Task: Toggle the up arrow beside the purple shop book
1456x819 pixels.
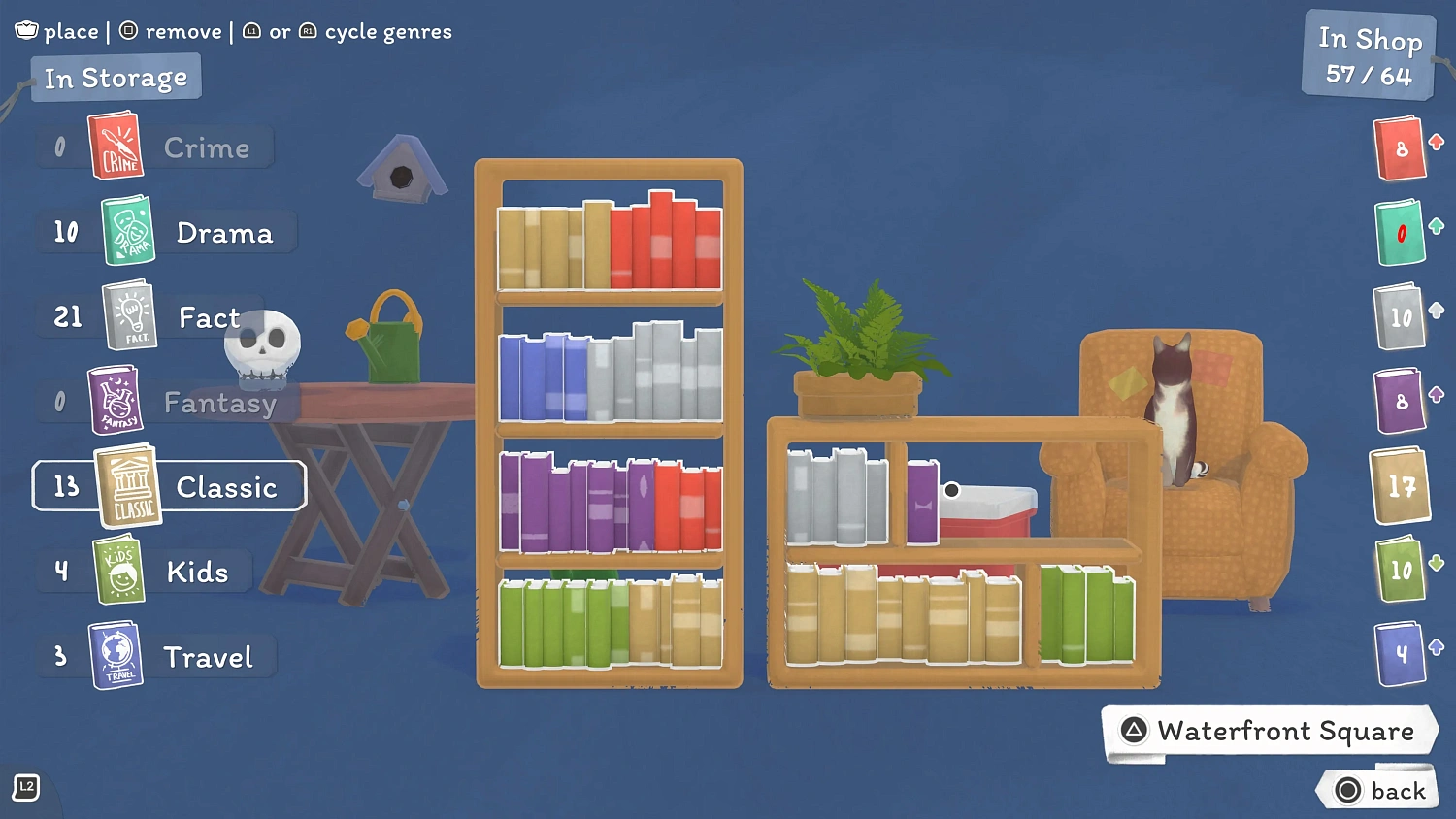Action: (1438, 395)
